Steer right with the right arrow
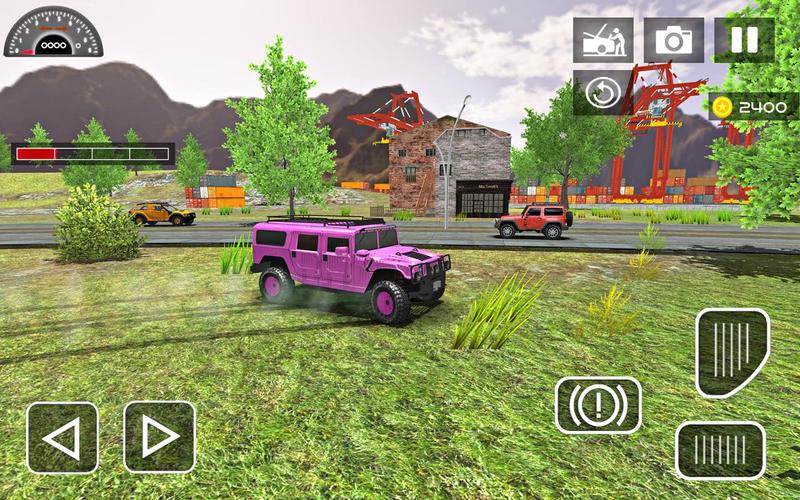800x500 pixels. (x=159, y=437)
